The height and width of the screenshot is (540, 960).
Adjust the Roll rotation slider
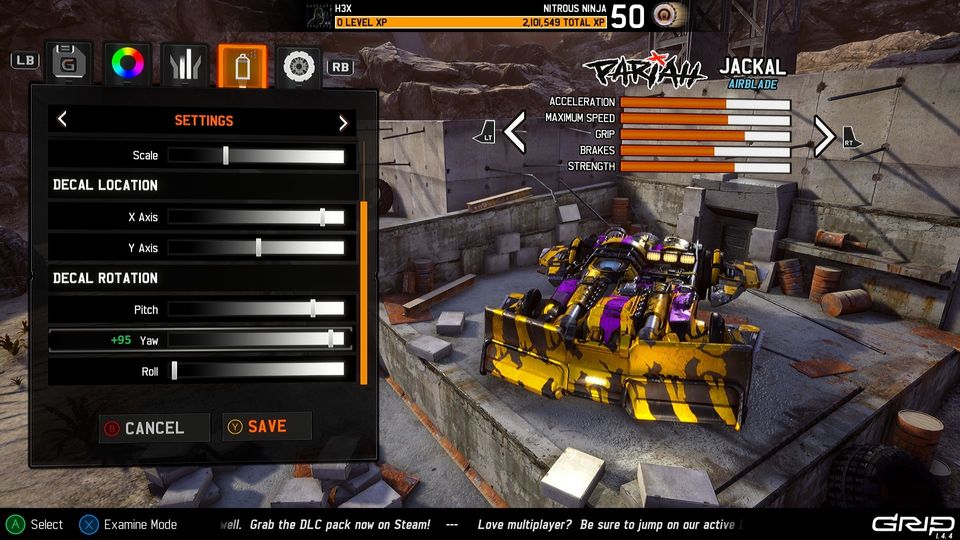[x=175, y=371]
